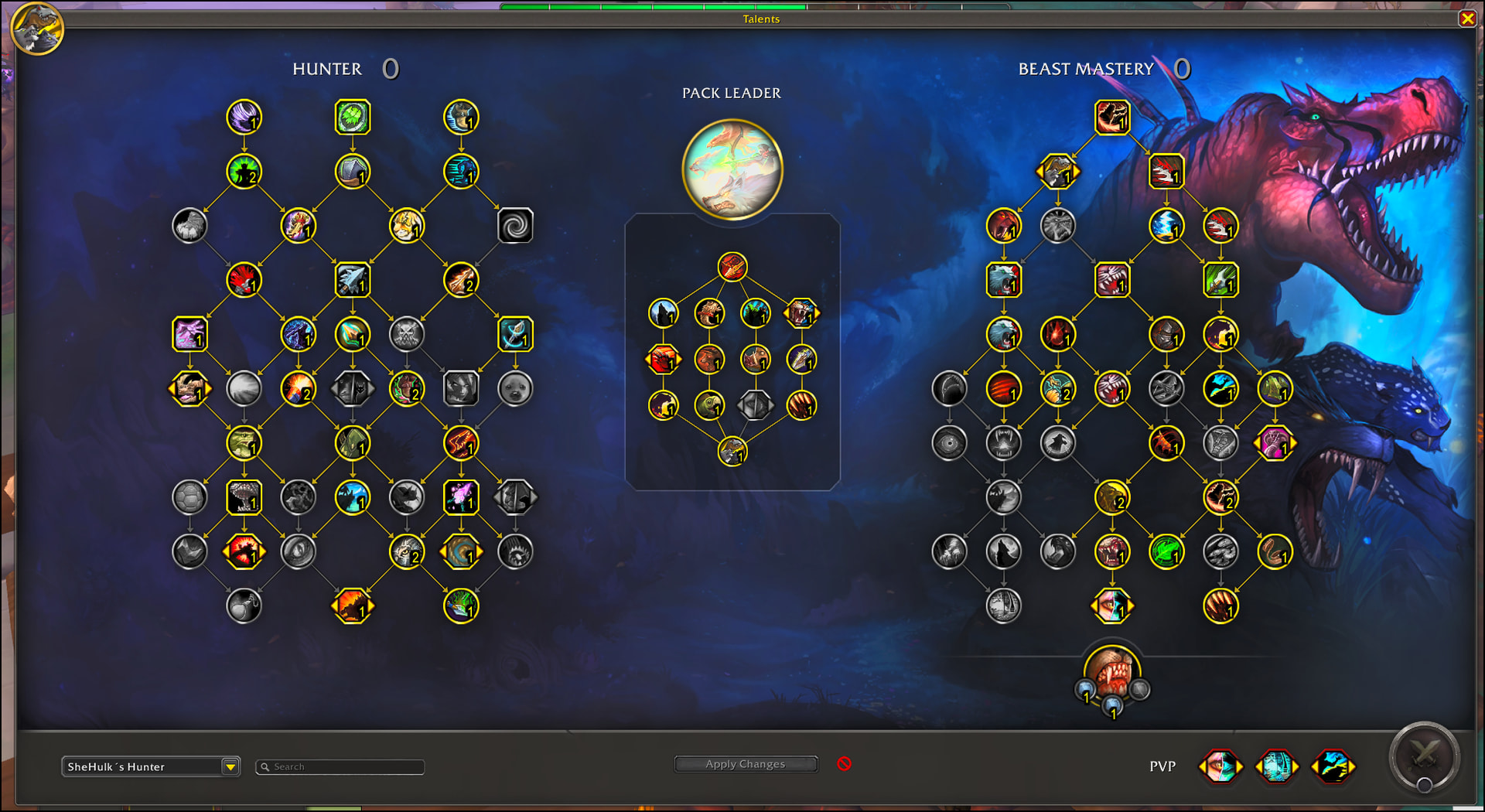This screenshot has height=812, width=1485.
Task: Click the Apply Changes button
Action: (746, 764)
